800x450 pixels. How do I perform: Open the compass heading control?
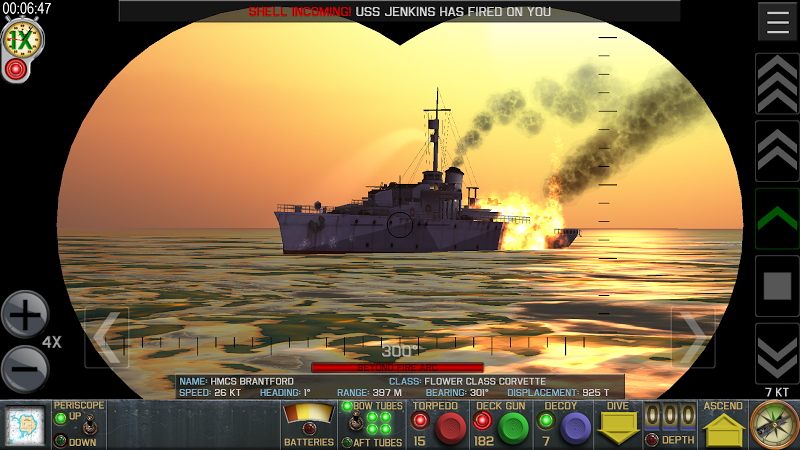(774, 425)
